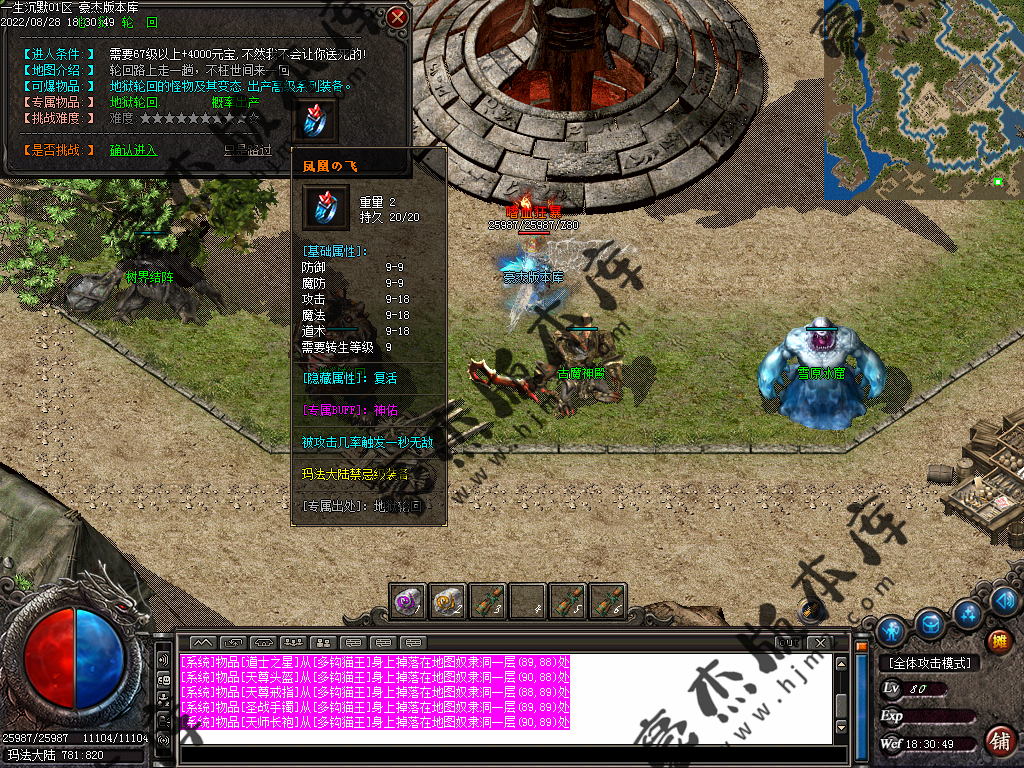Select the first chat channel tab button
Image resolution: width=1024 pixels, height=768 pixels.
203,642
